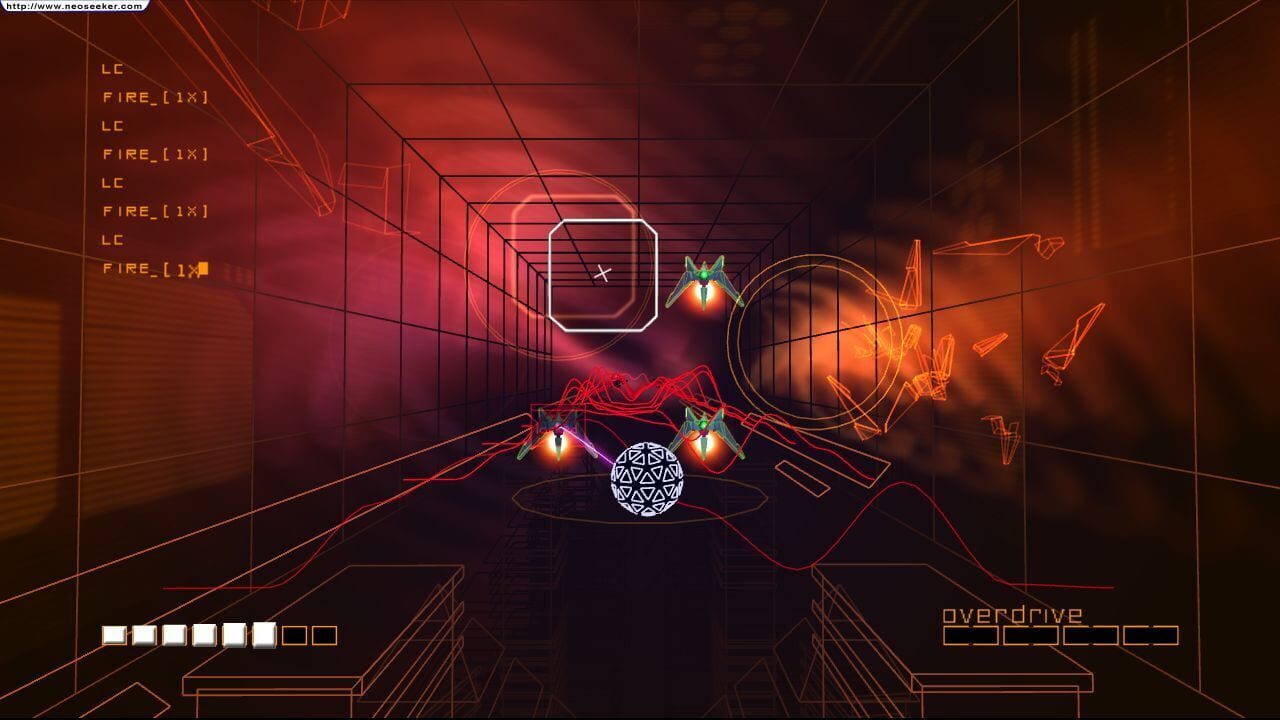The height and width of the screenshot is (720, 1280).
Task: Select the third LC line in the log
Action: coord(112,183)
